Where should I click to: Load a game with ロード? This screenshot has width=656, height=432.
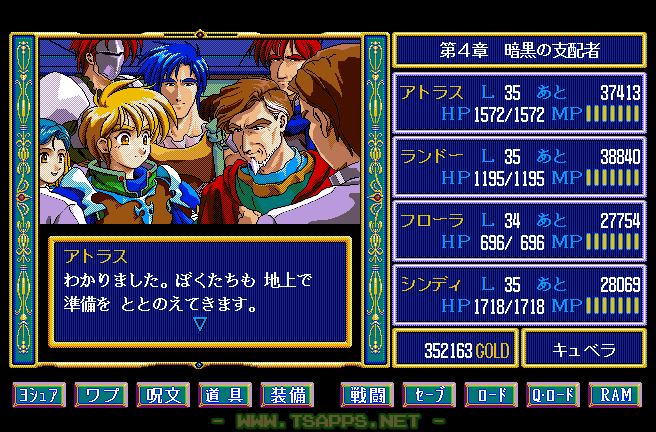pos(491,394)
